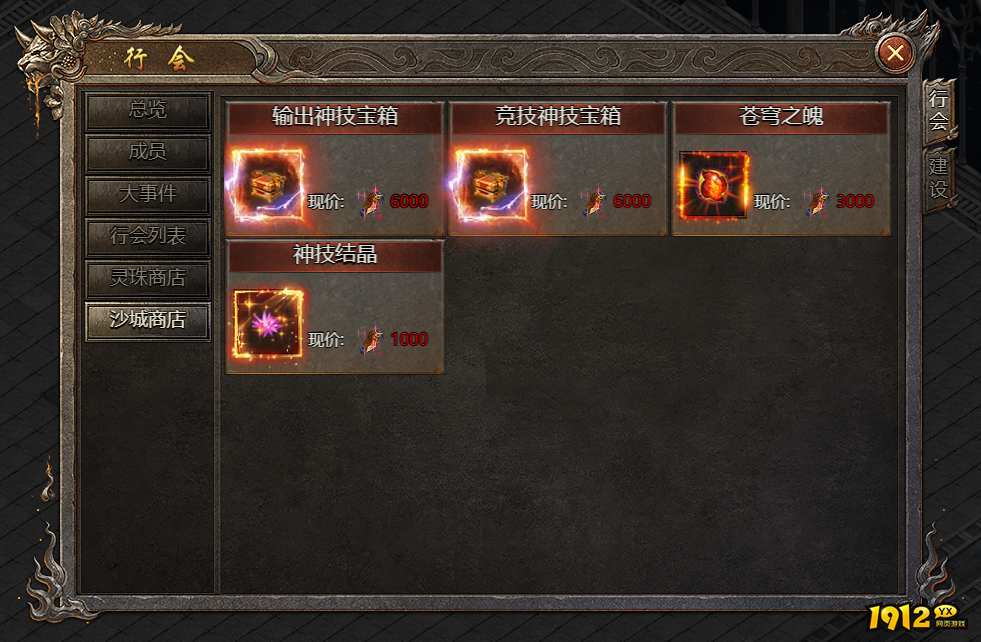Viewport: 981px width, 642px height.
Task: Show the 大事件 events log
Action: point(148,195)
